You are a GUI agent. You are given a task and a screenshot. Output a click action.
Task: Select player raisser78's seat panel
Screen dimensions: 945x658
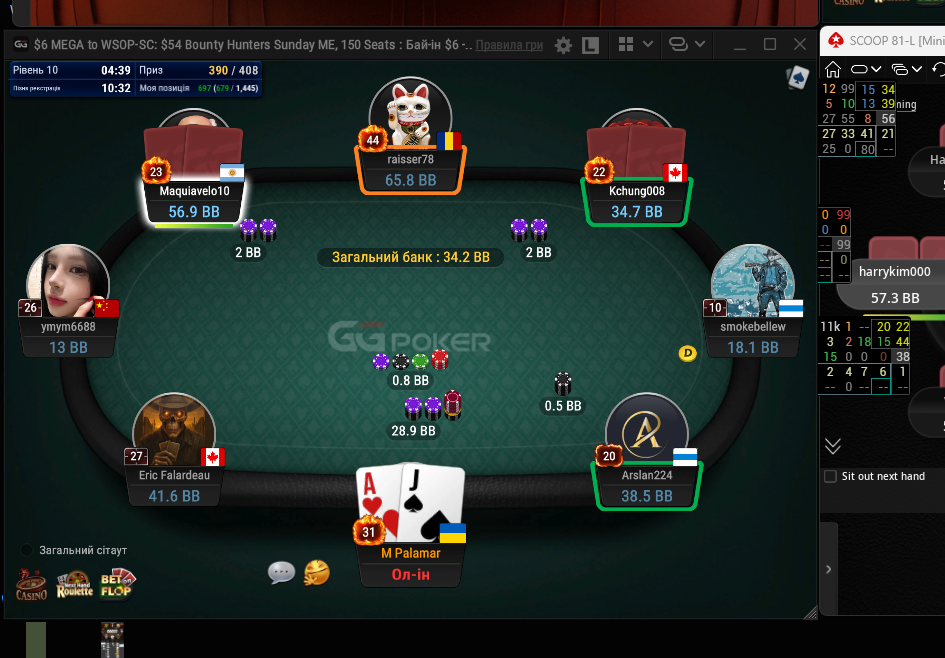click(411, 170)
